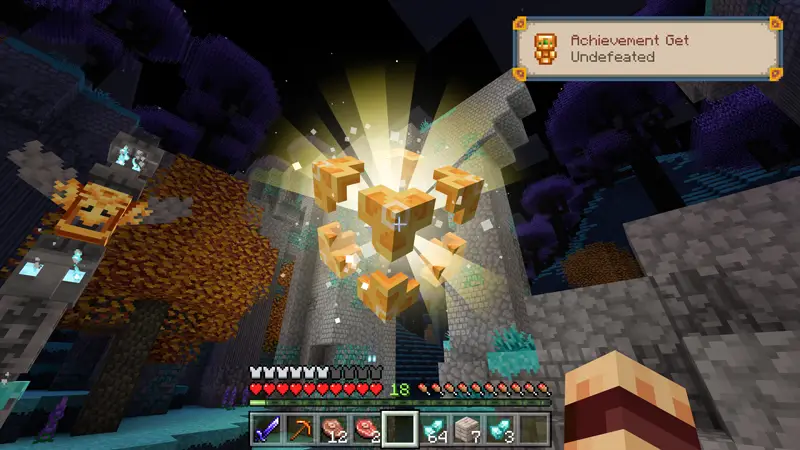The width and height of the screenshot is (800, 450).
Task: Select the stack of 64 diamonds
Action: (434, 428)
